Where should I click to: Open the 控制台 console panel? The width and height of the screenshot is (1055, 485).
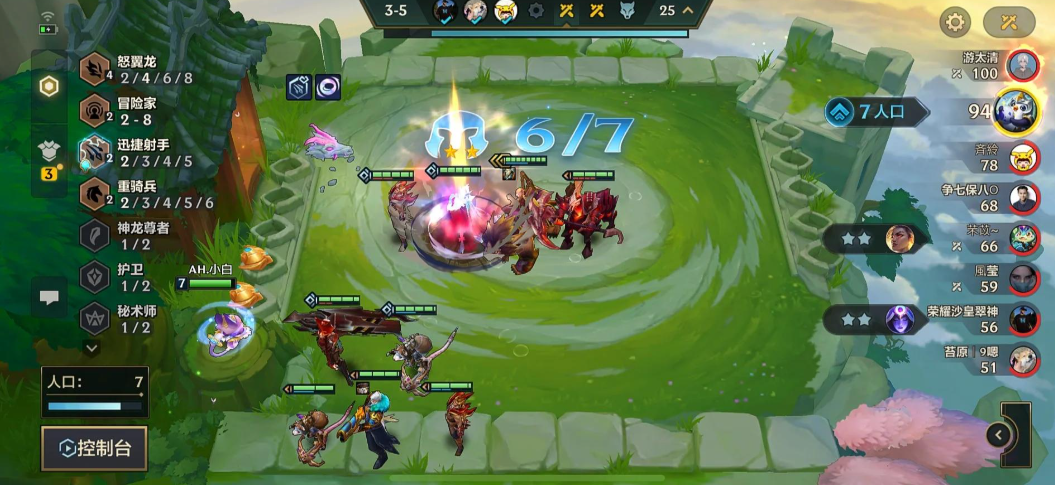(94, 448)
